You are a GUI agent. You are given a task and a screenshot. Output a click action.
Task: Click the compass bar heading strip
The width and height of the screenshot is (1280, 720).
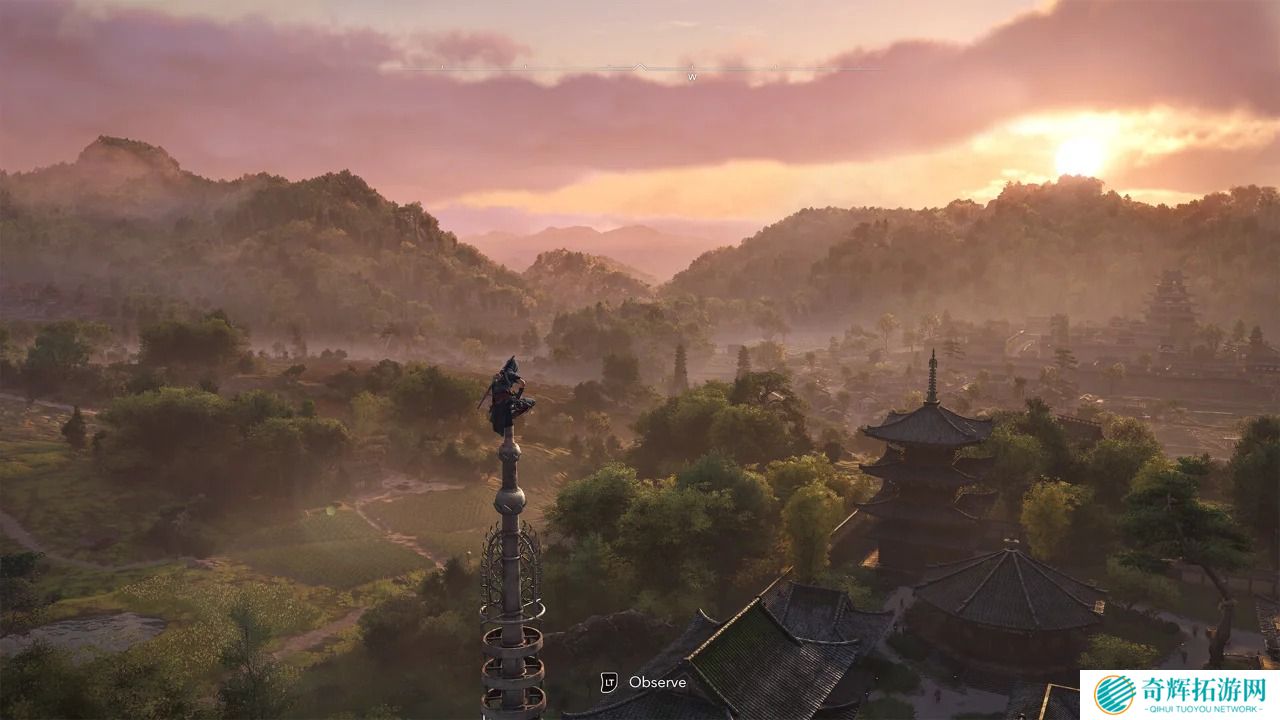(640, 69)
